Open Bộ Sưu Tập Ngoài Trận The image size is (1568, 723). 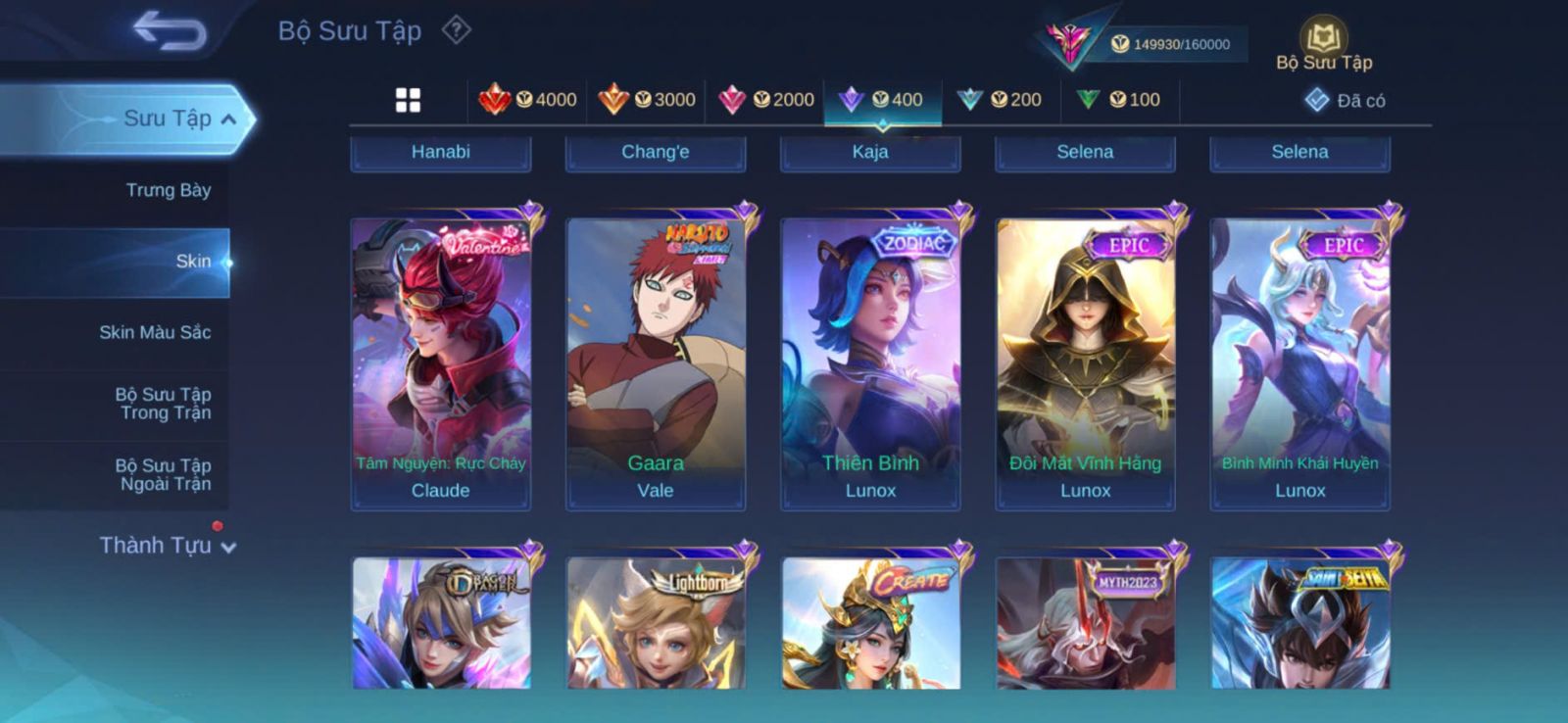pyautogui.click(x=163, y=474)
